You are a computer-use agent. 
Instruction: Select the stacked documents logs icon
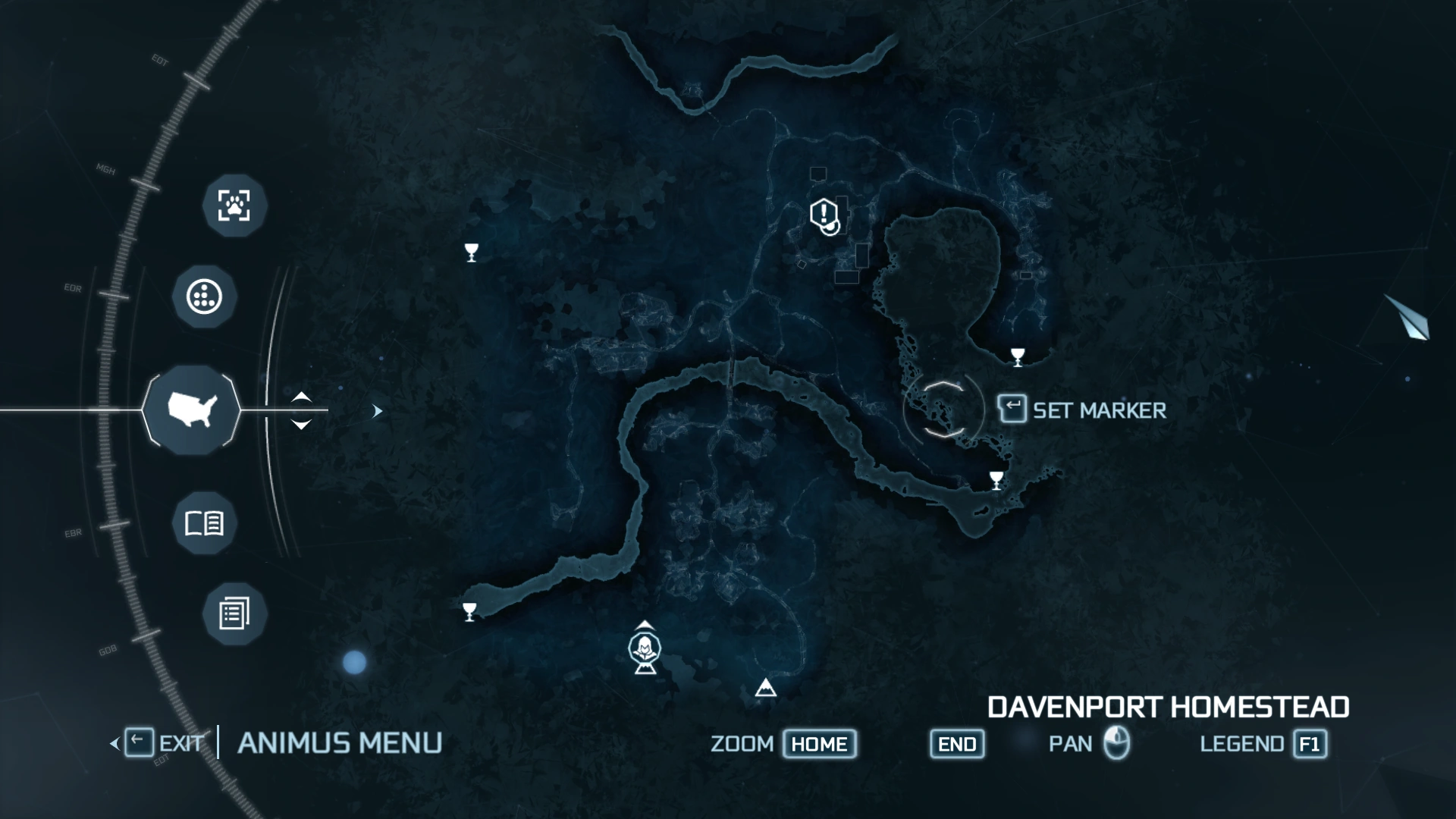(x=234, y=613)
